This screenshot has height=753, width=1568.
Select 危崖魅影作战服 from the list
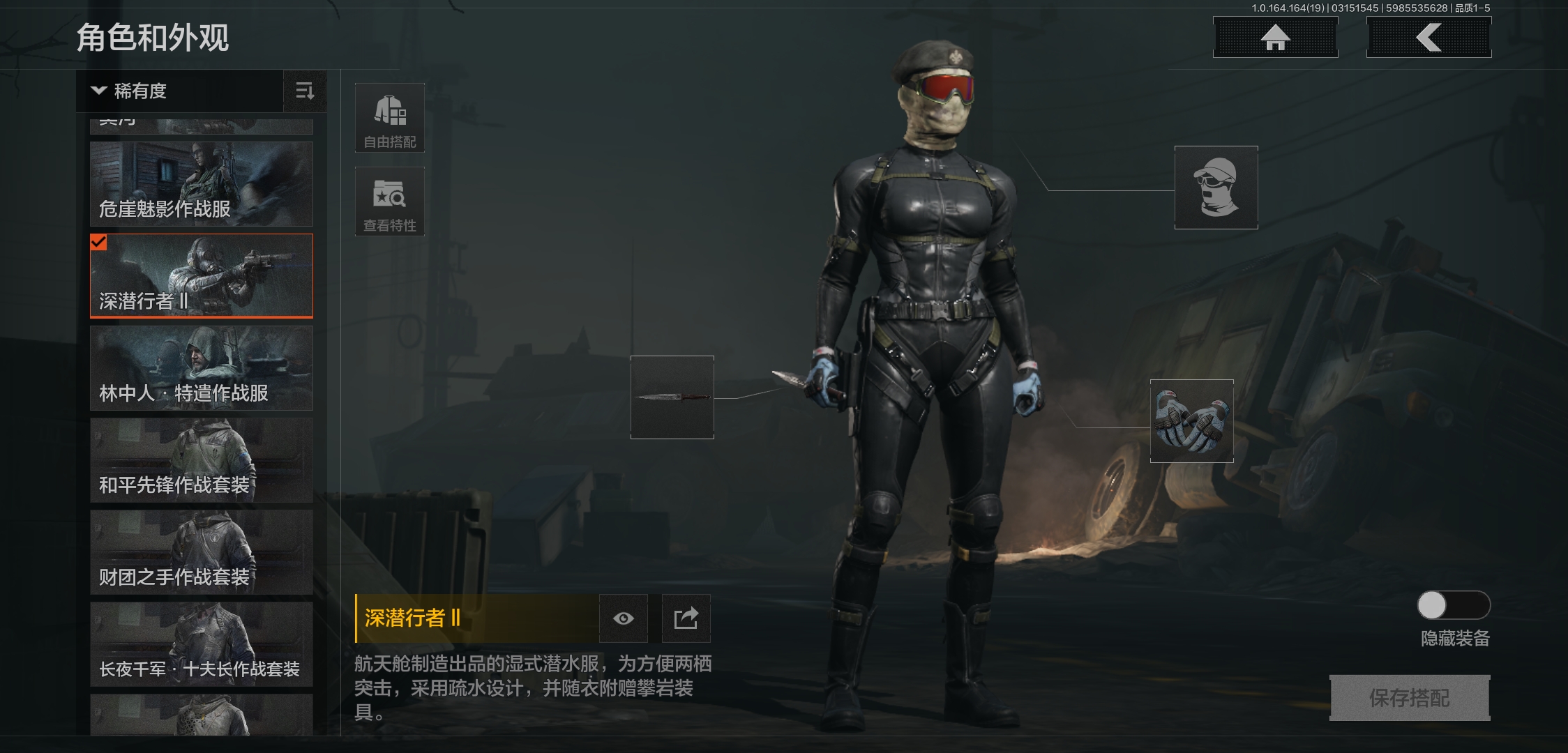[x=202, y=185]
